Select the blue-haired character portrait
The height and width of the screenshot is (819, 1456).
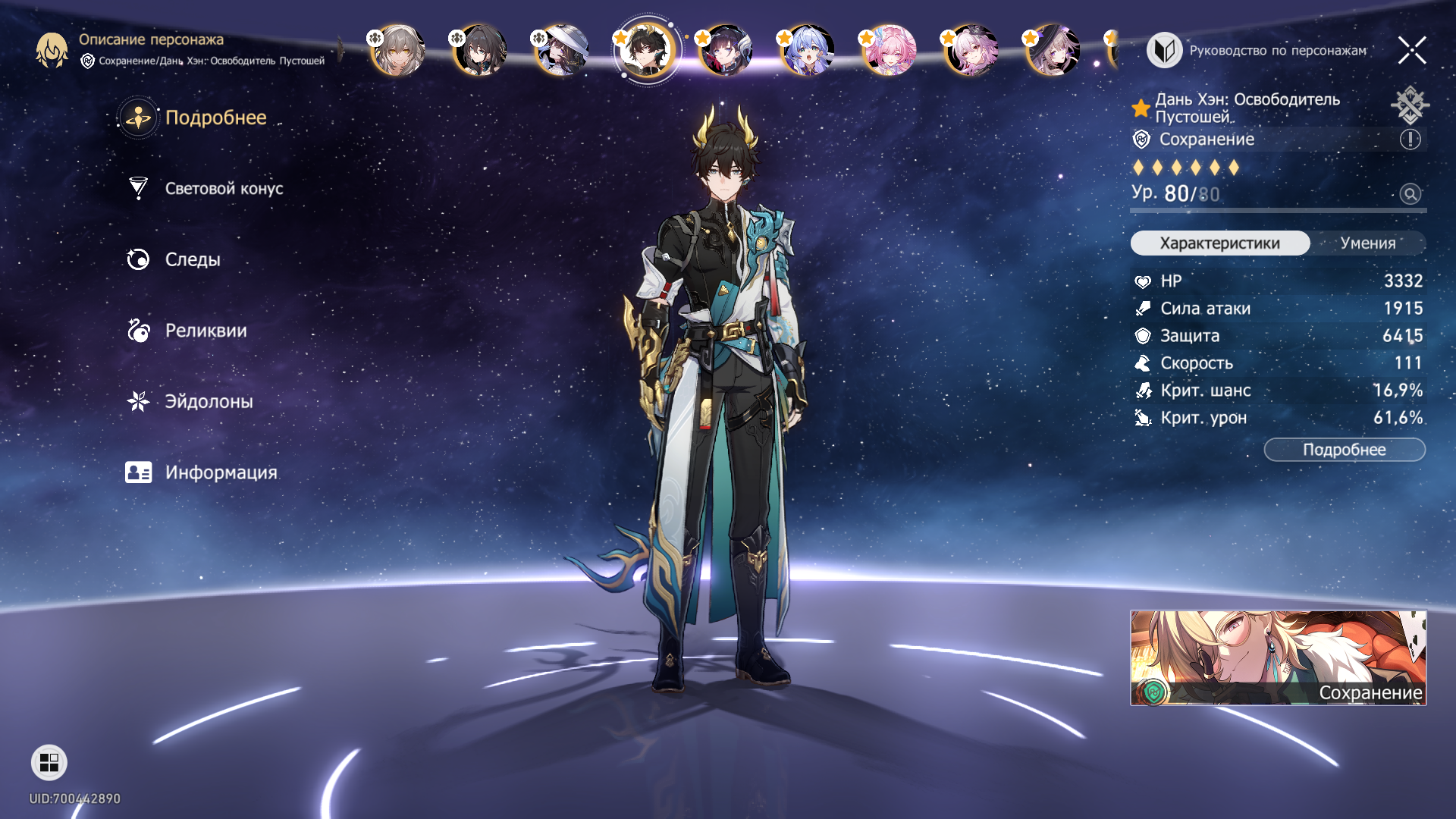point(807,51)
